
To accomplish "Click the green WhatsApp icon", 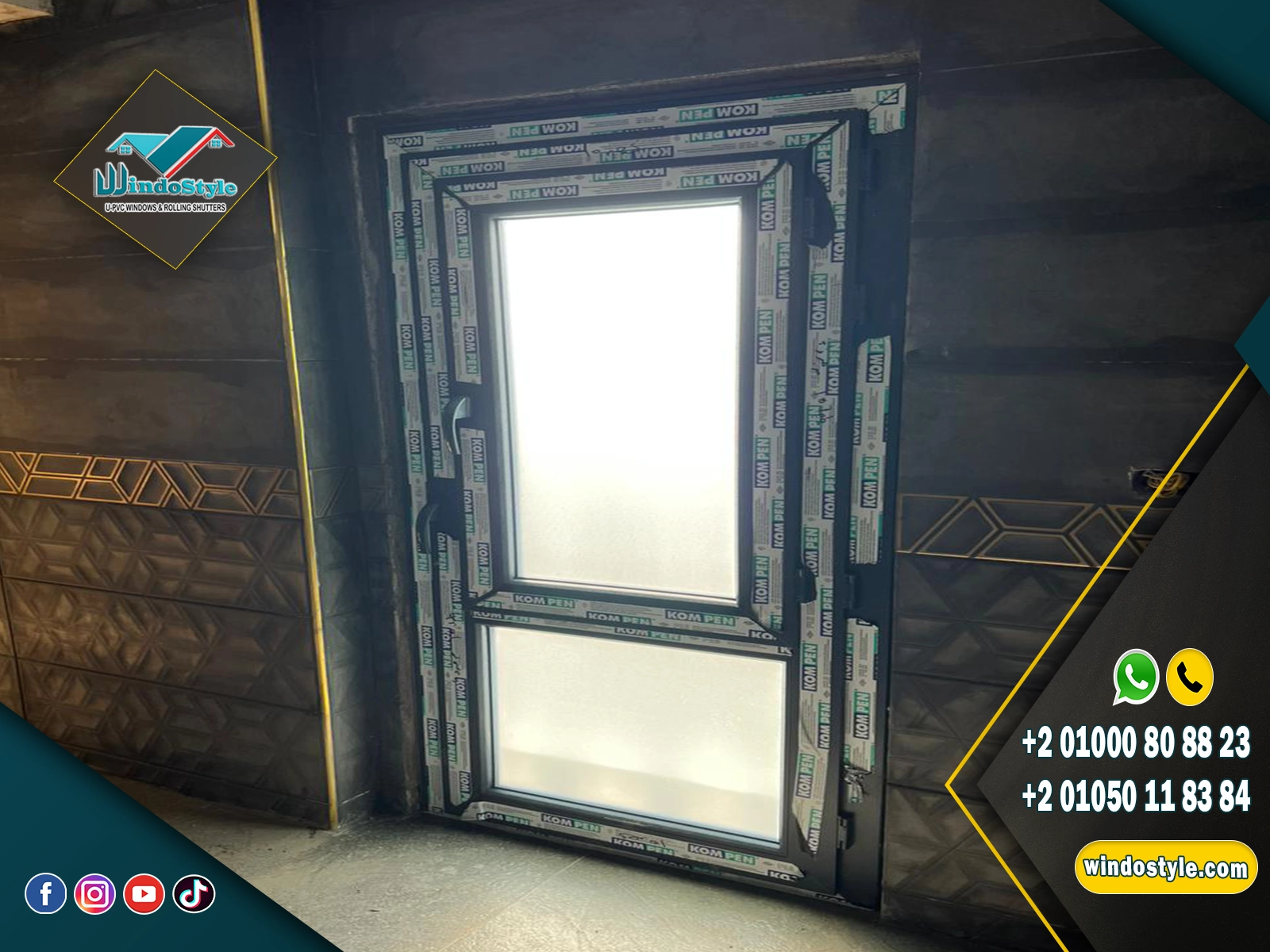I will [x=1136, y=677].
